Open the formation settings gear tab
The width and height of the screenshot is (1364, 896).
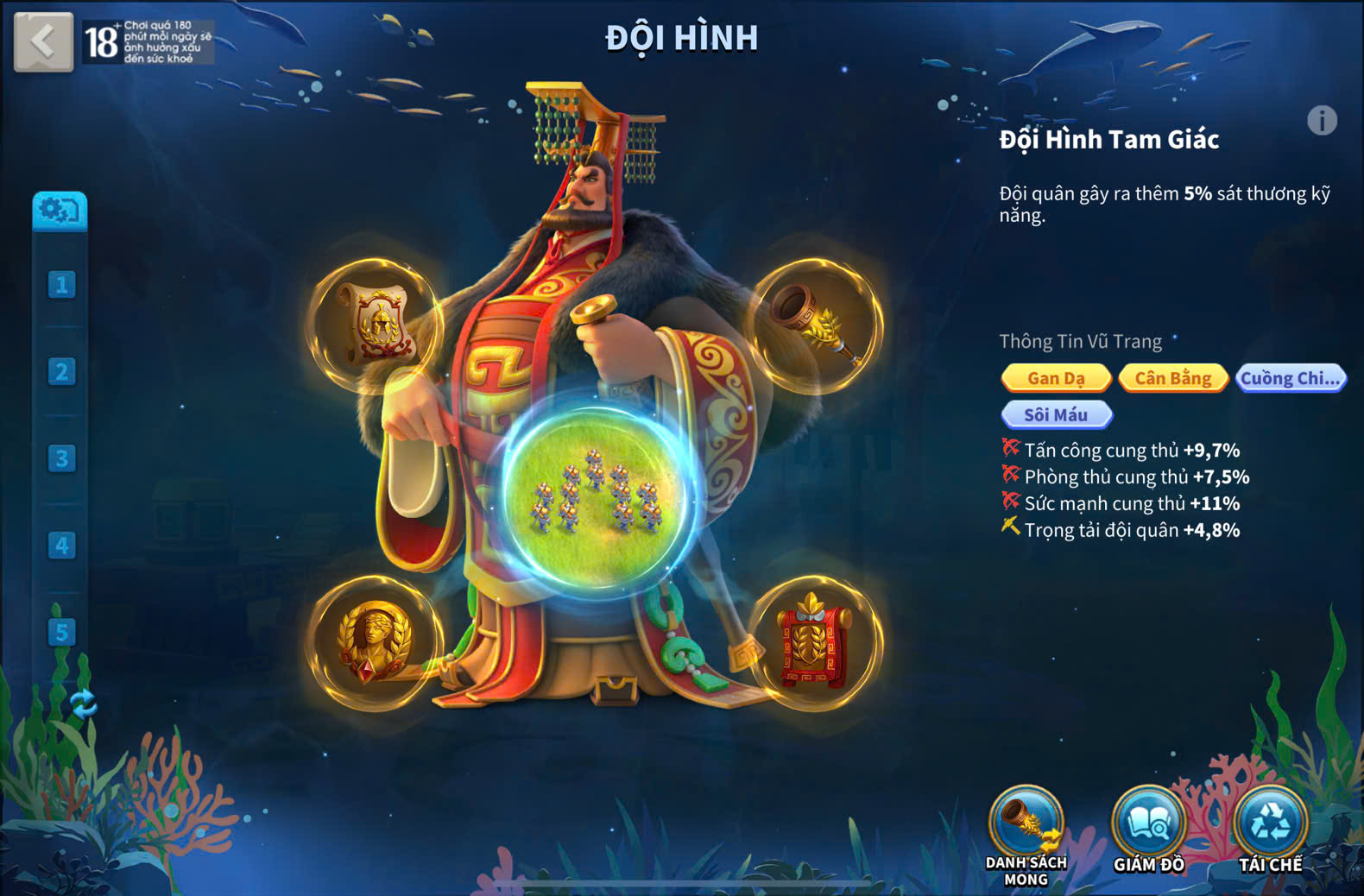click(59, 211)
